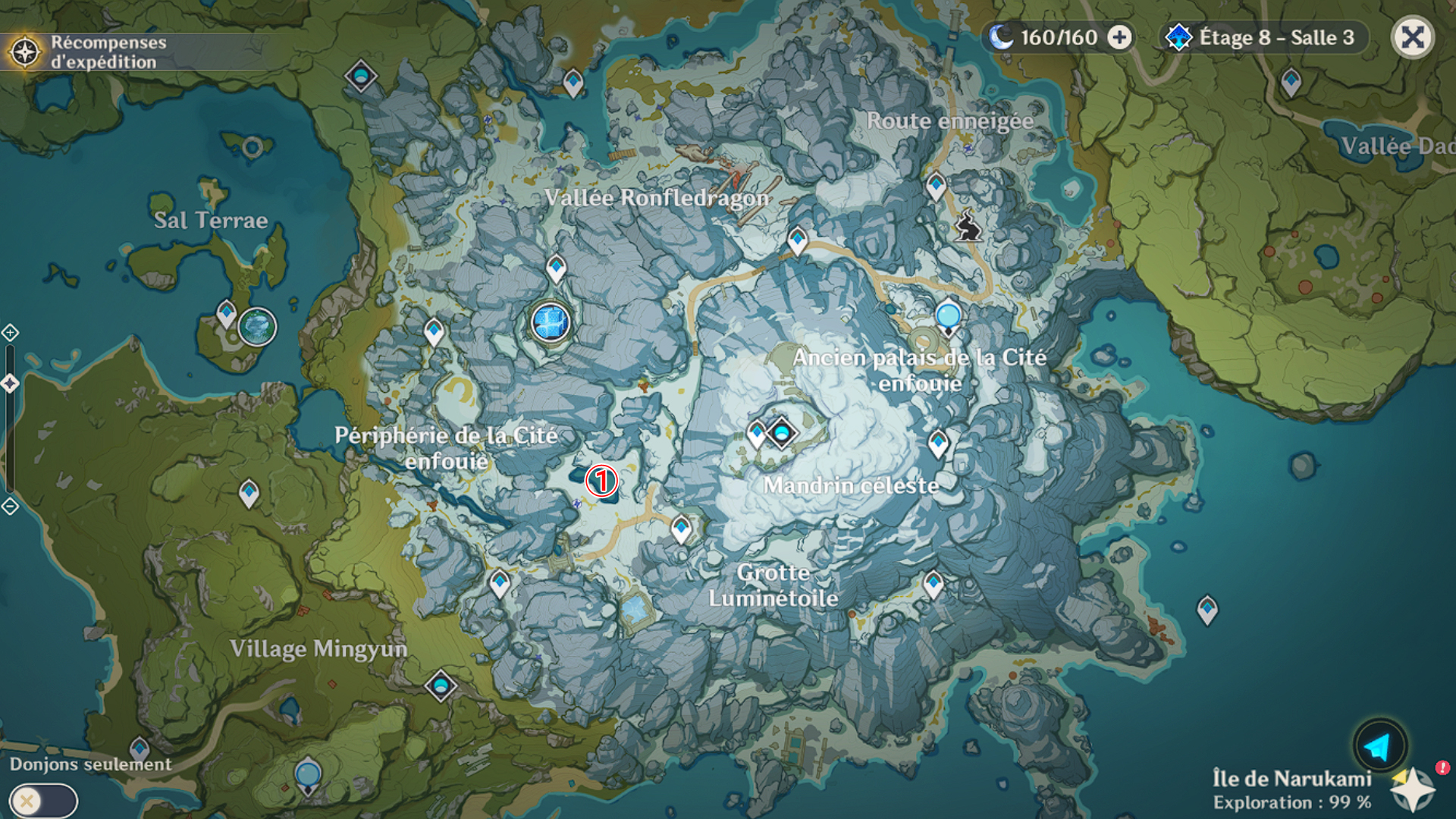Open the Étage 8 – Salle 3 abyss shortcut
The image size is (1456, 819).
(x=1263, y=37)
